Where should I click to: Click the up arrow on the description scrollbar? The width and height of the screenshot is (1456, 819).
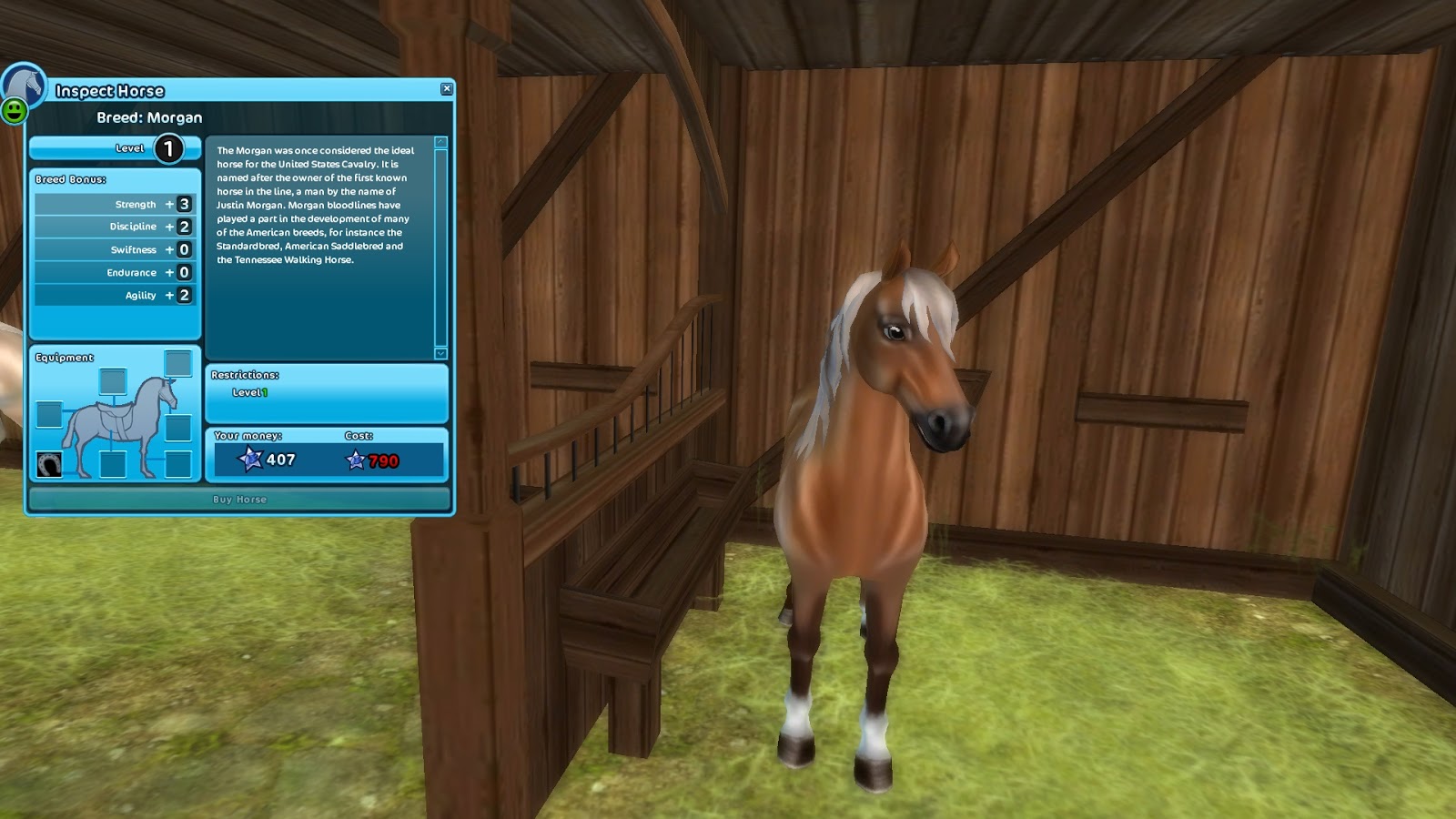click(440, 142)
